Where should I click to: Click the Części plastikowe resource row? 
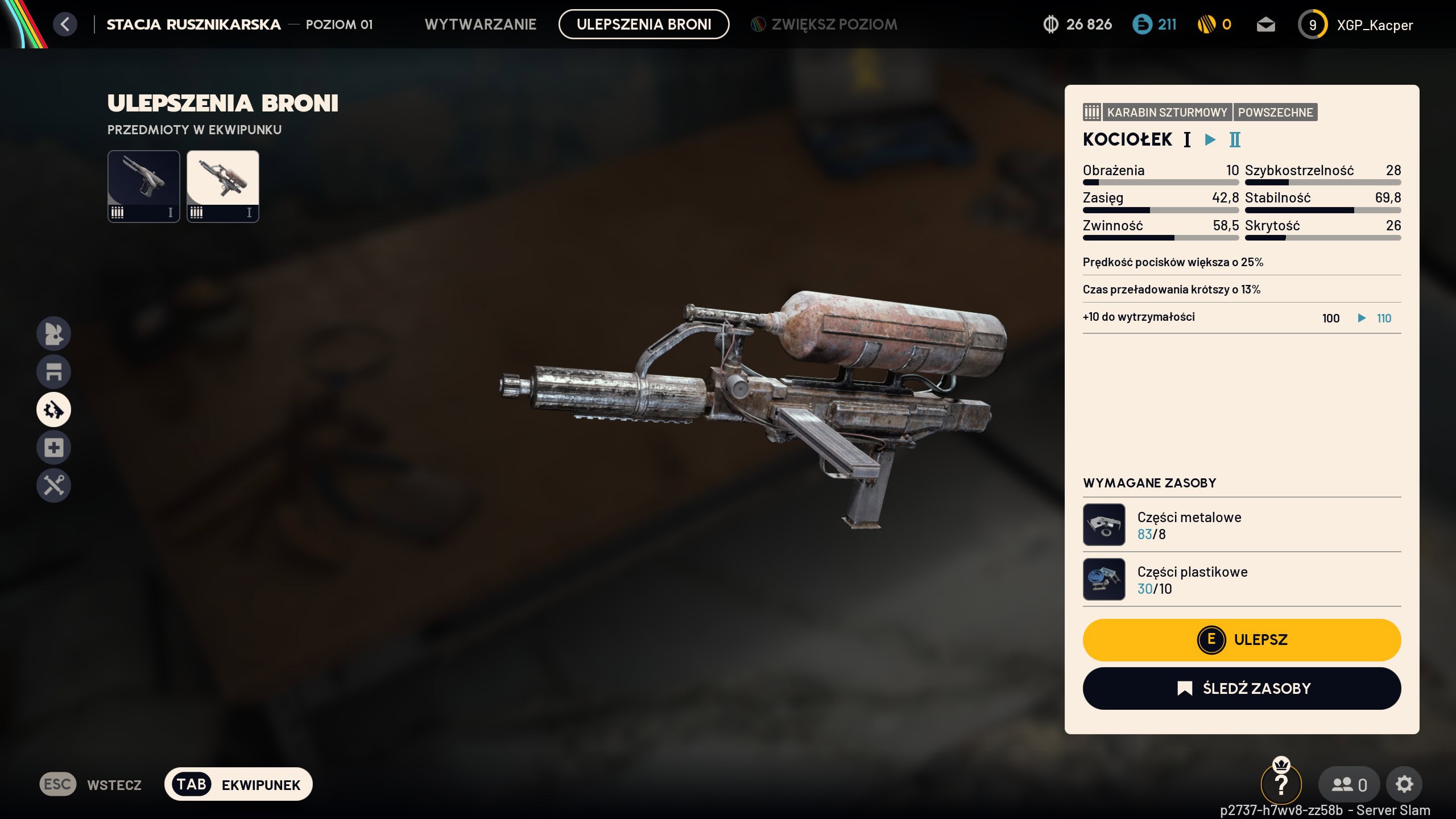[x=1242, y=580]
